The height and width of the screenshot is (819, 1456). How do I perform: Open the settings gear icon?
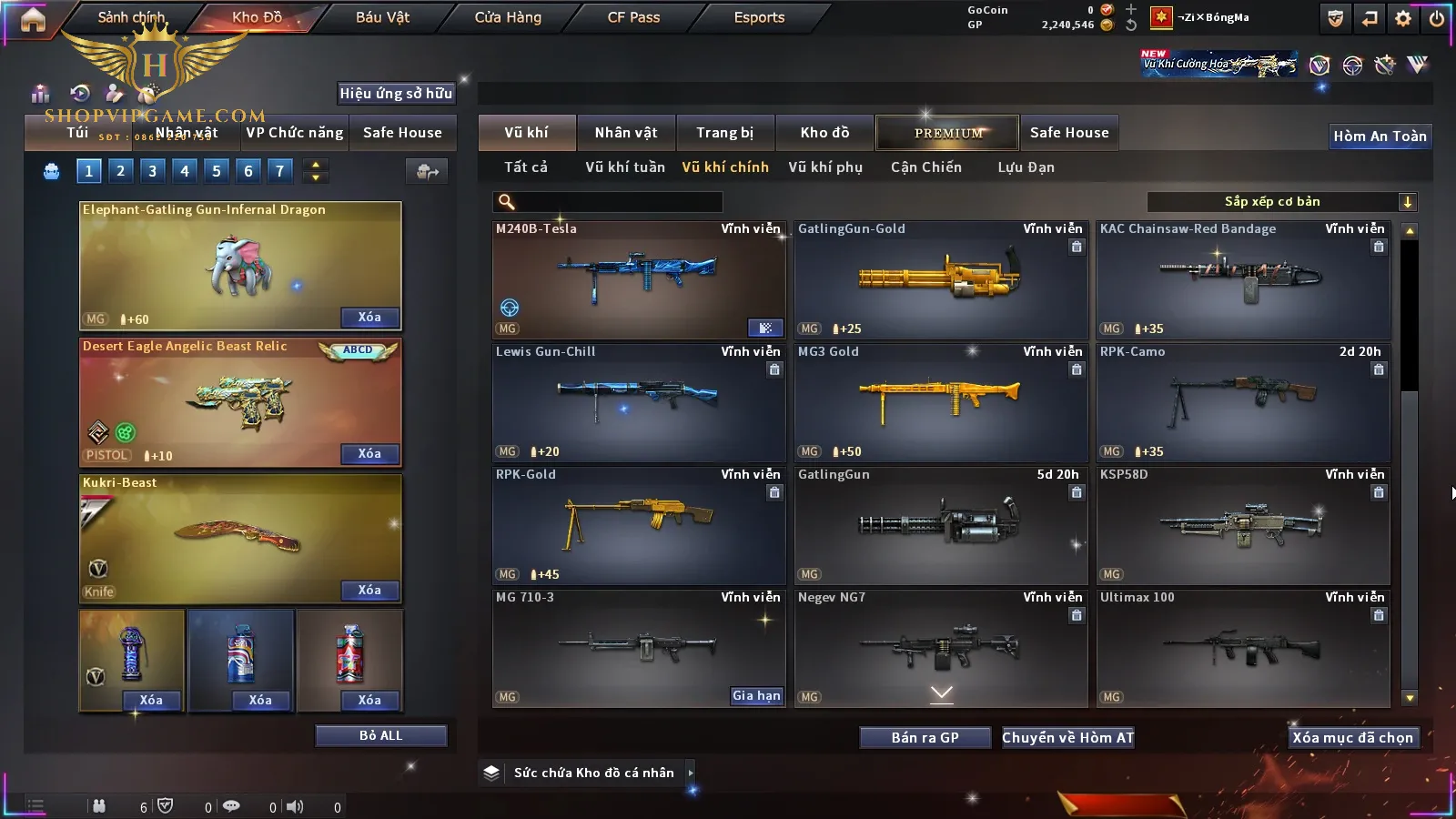[1403, 18]
